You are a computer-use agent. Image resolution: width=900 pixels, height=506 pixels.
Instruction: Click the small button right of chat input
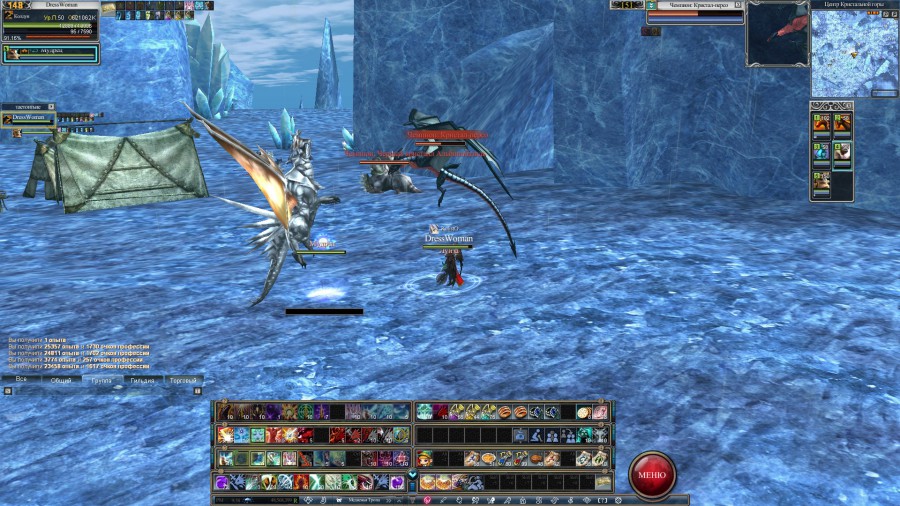[197, 391]
